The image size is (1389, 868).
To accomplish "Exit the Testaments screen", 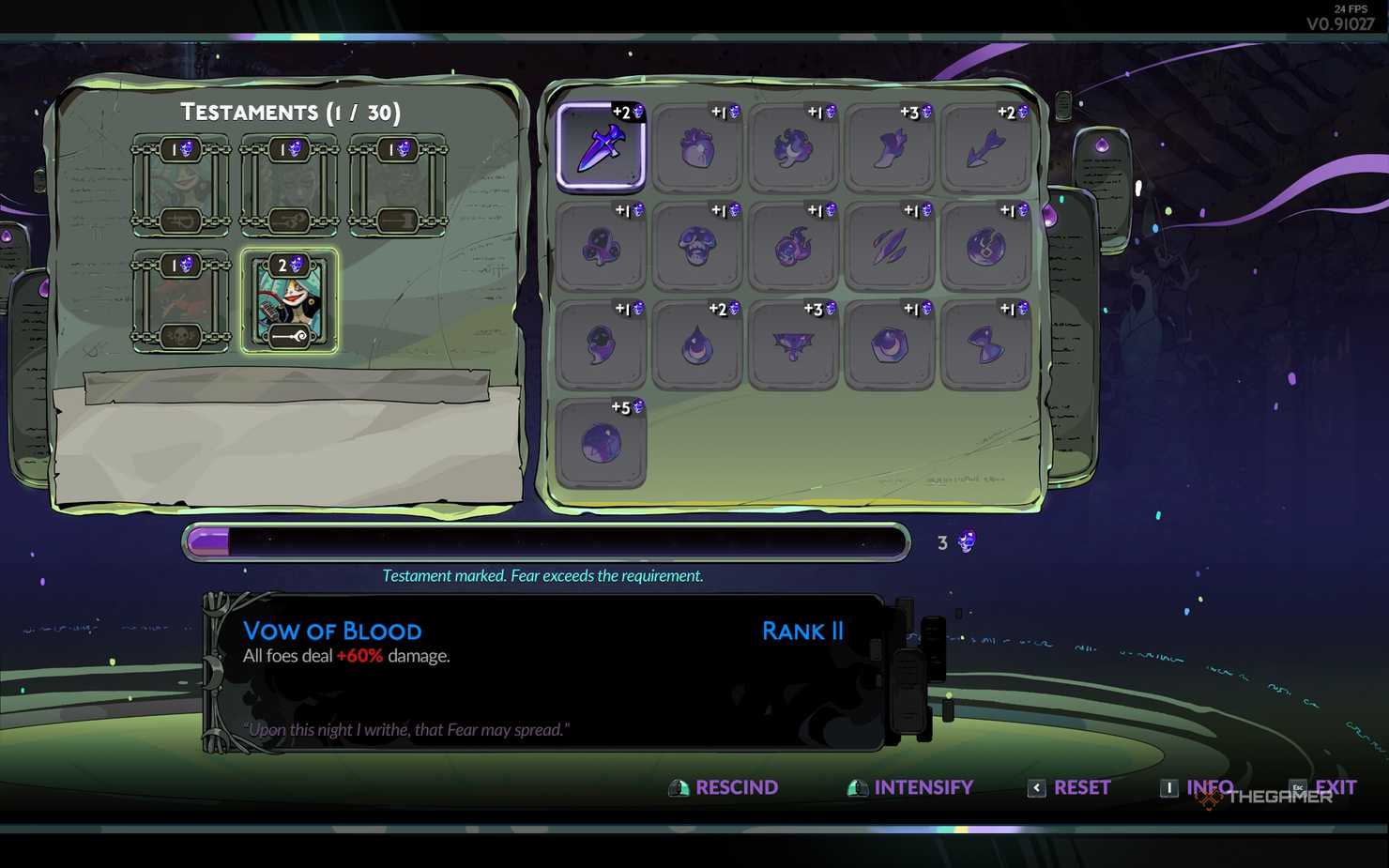I will 1335,787.
